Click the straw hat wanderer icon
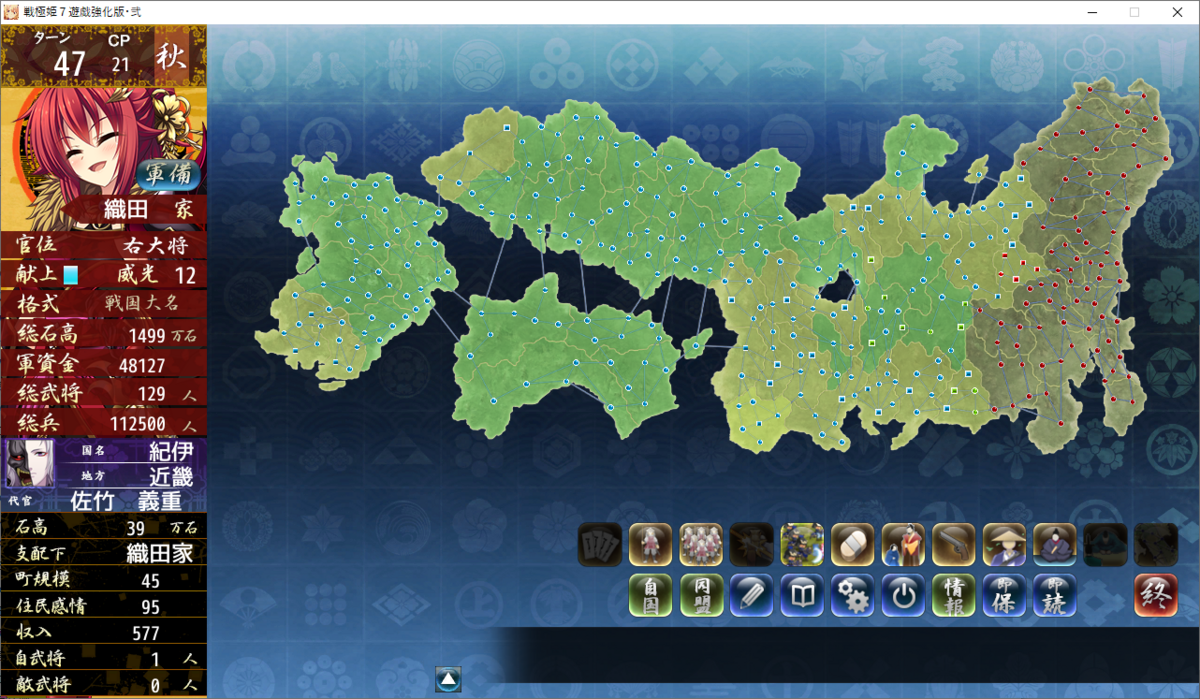The width and height of the screenshot is (1200, 699). pyautogui.click(x=1004, y=545)
